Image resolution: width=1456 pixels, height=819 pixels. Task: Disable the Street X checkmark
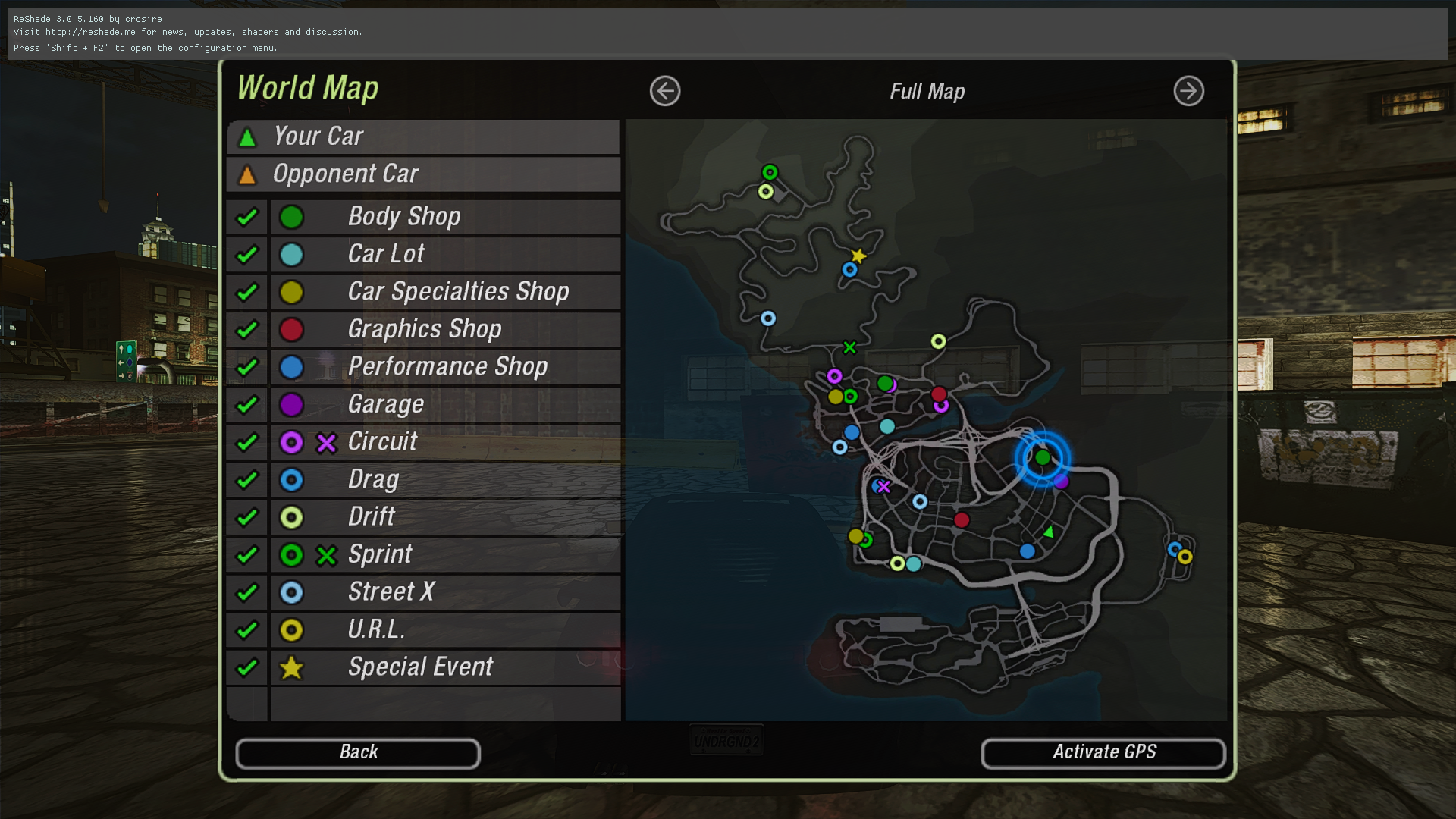246,592
